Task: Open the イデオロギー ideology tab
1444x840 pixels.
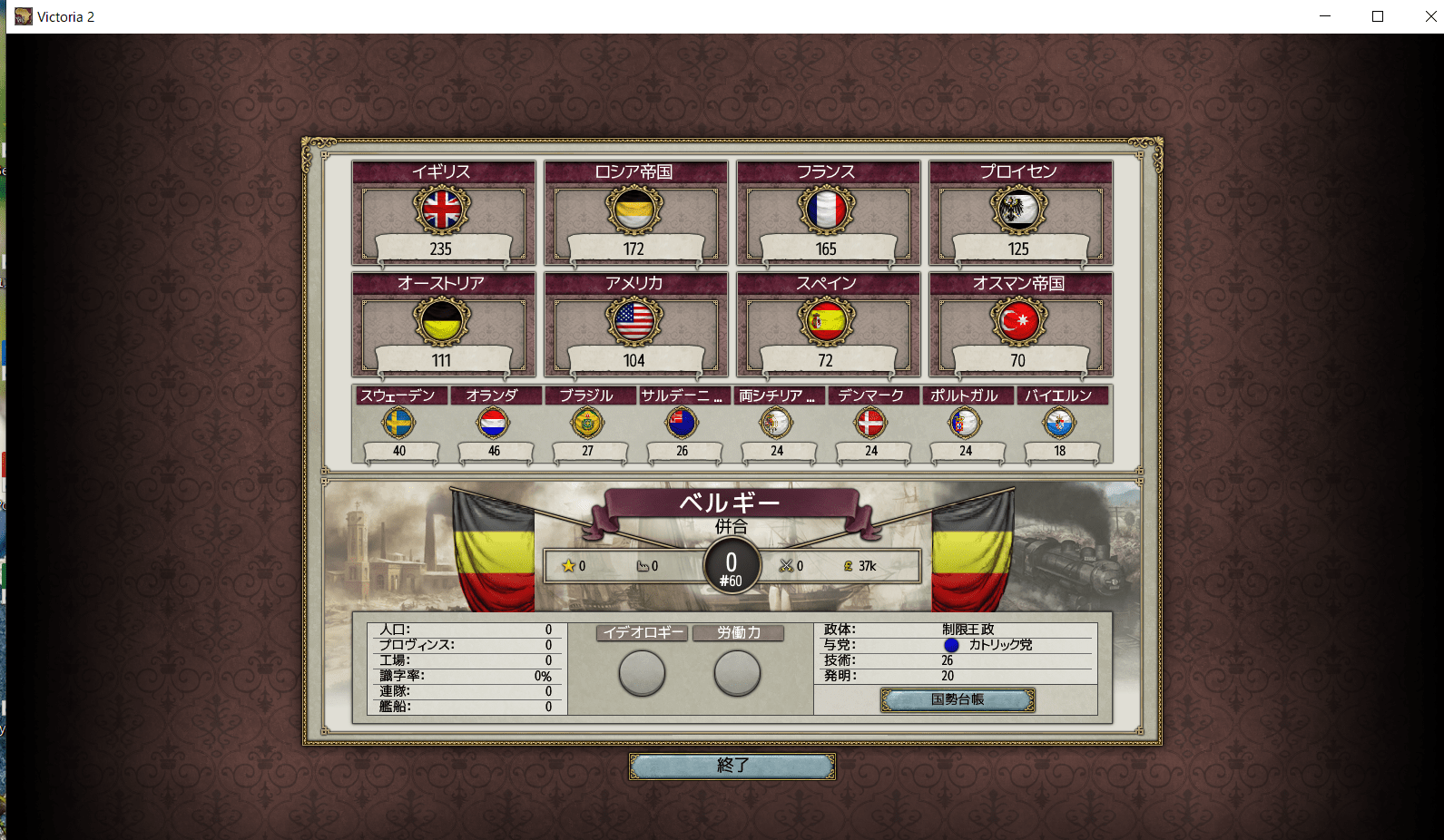Action: click(x=641, y=632)
